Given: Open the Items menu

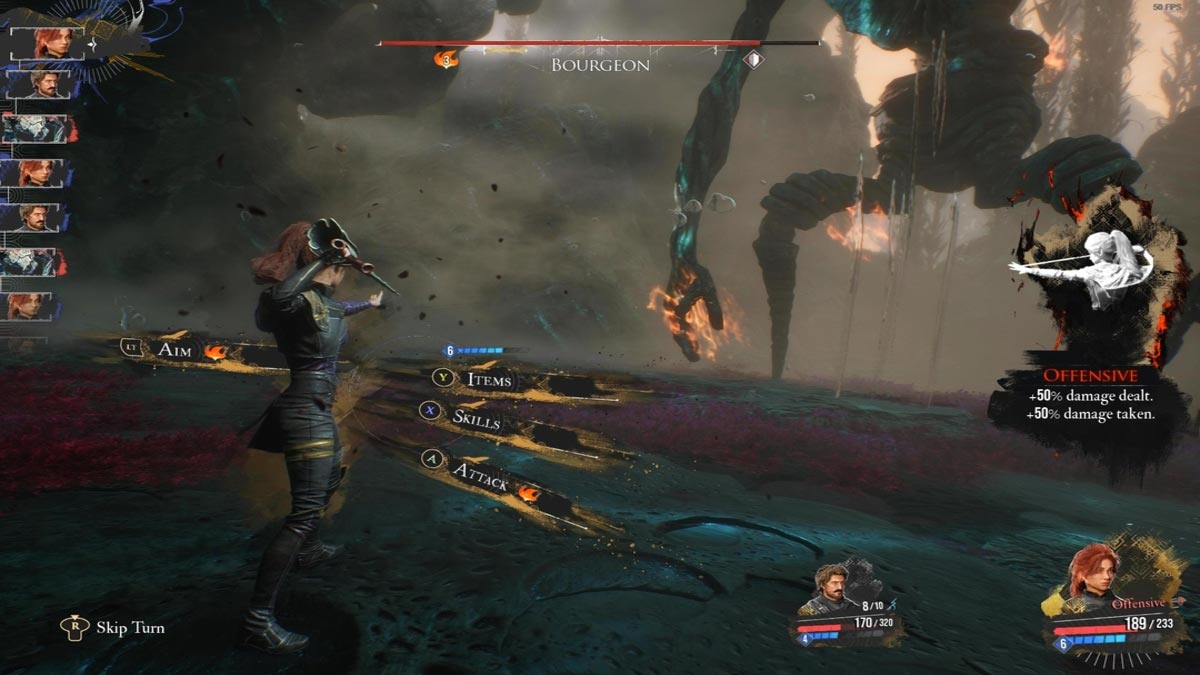Looking at the screenshot, I should [x=489, y=379].
